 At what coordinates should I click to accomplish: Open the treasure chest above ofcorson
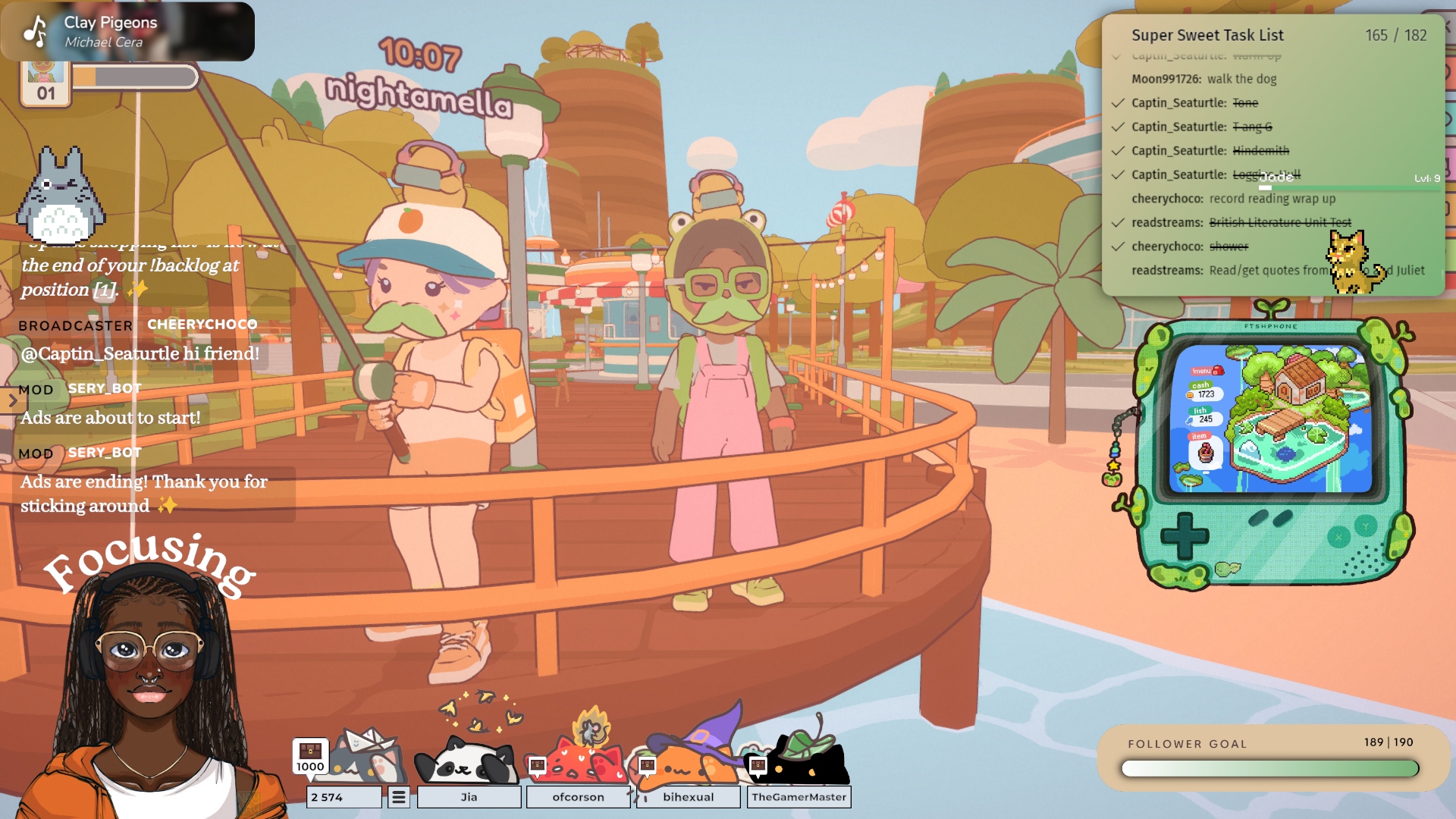coord(537,765)
